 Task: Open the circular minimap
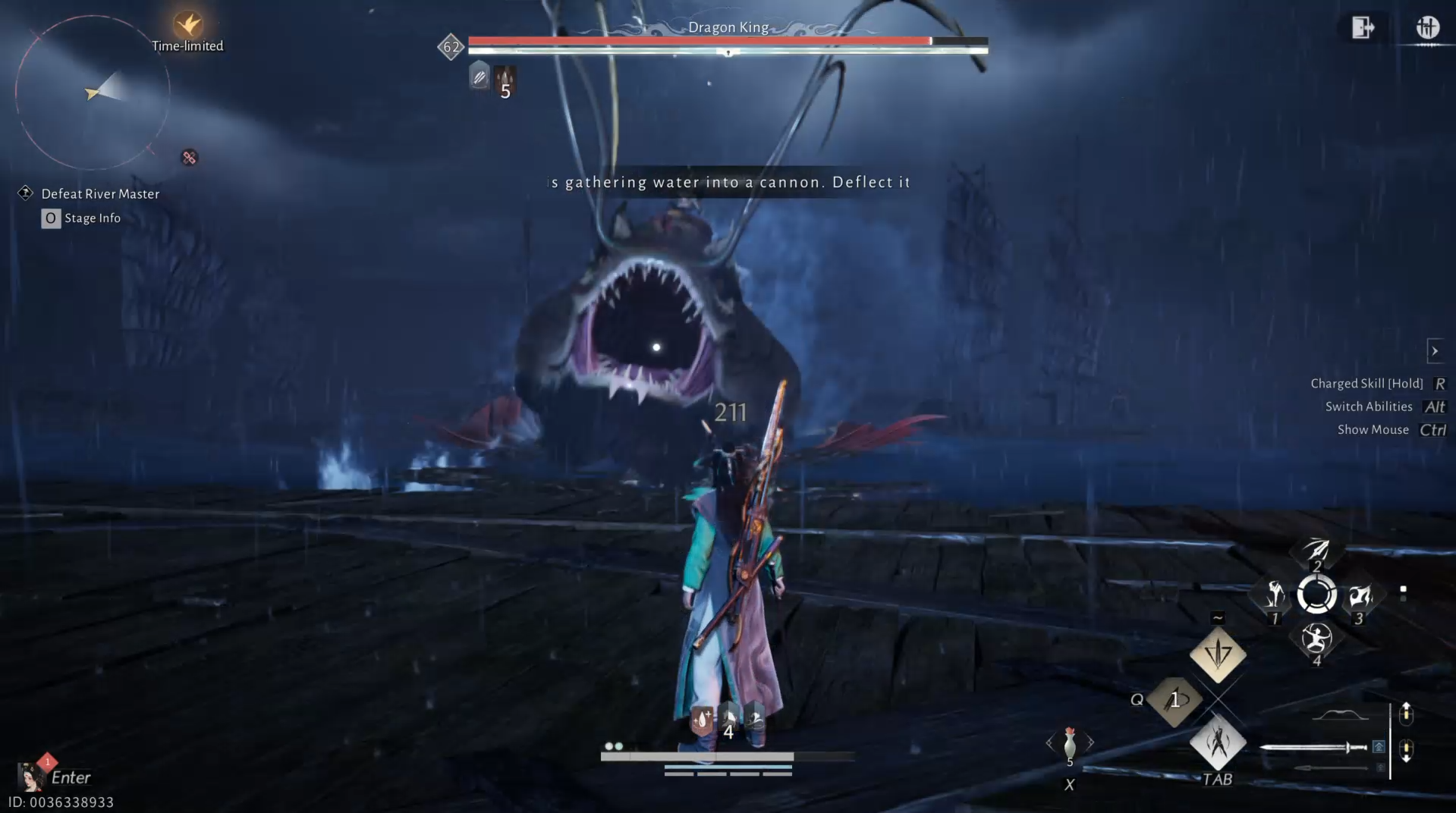[93, 93]
